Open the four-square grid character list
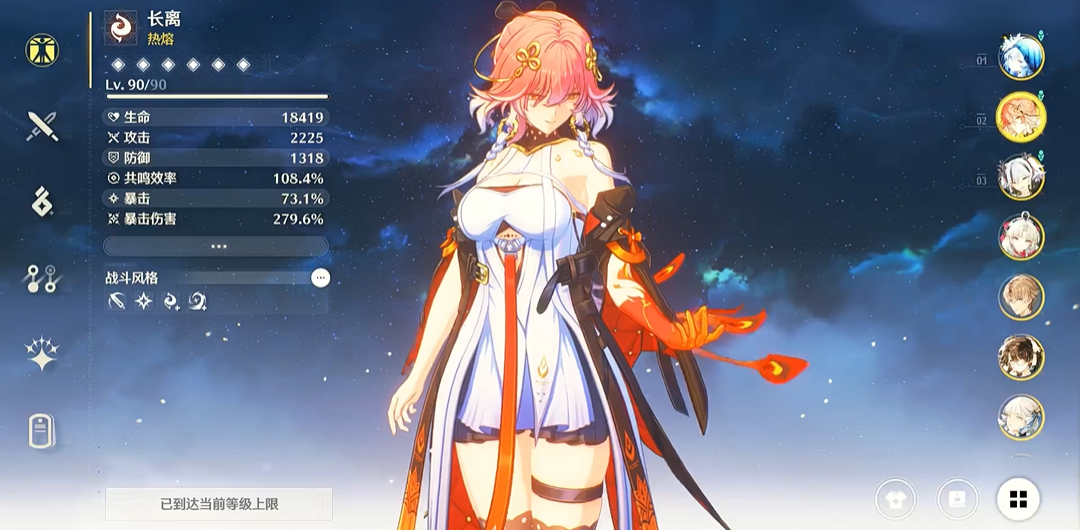 click(x=1018, y=499)
